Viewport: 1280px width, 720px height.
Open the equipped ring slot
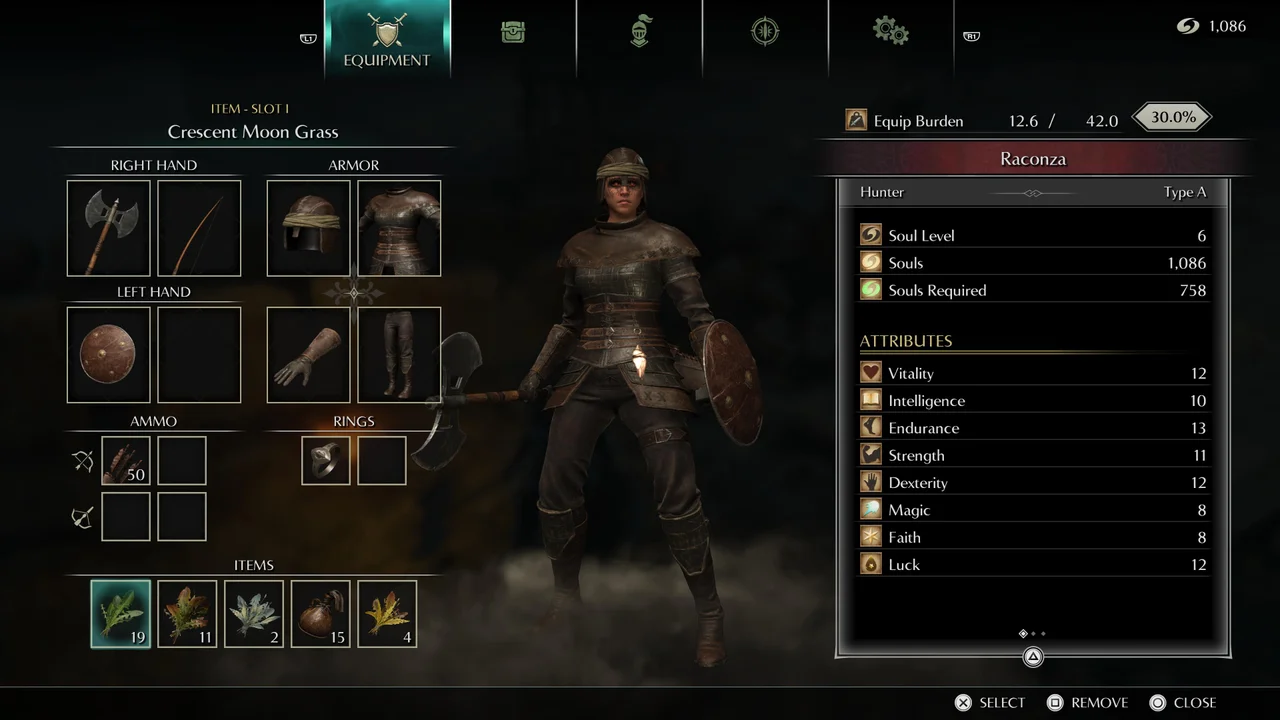[325, 460]
